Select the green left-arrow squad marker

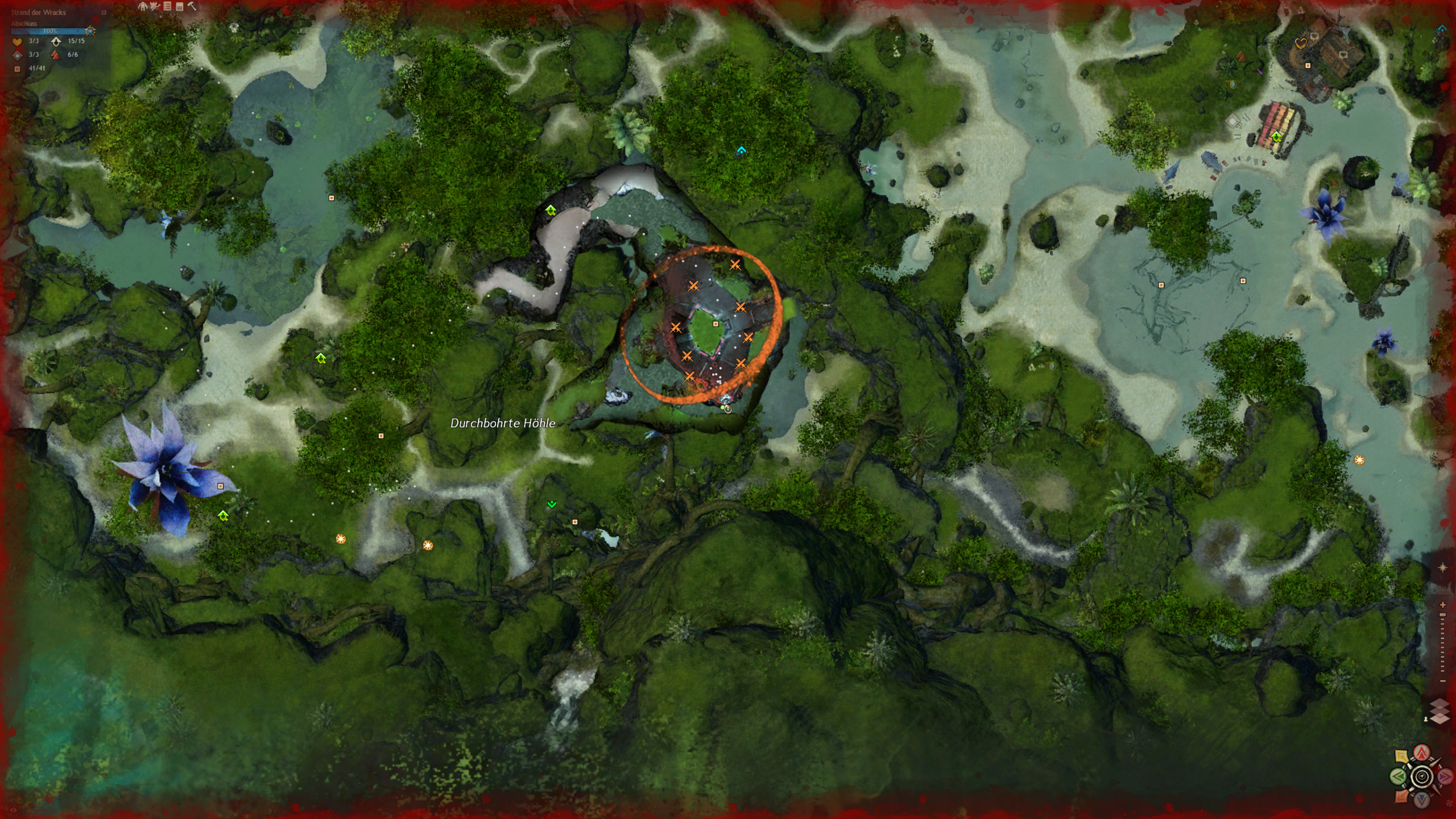(1399, 776)
